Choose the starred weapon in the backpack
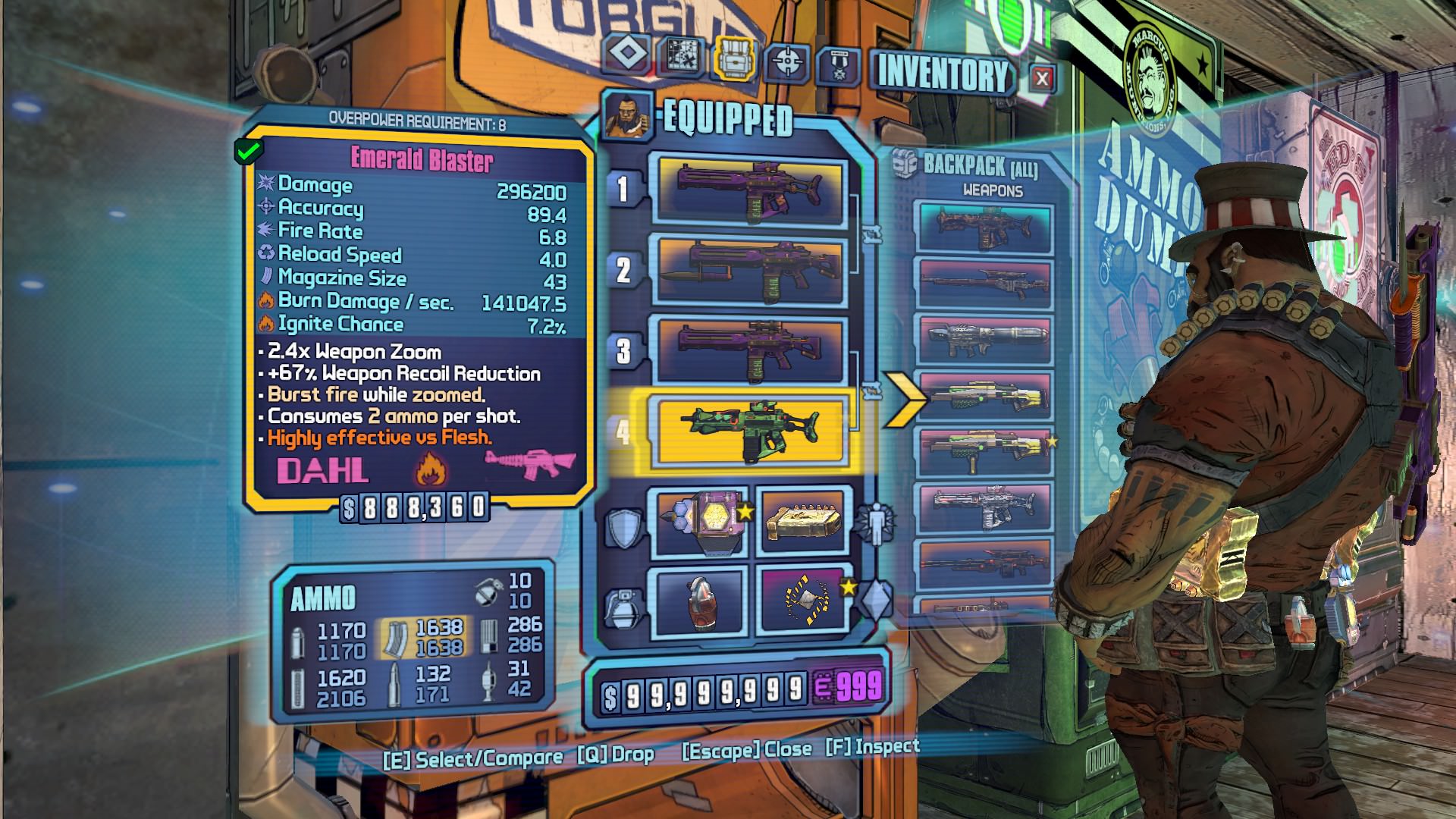The image size is (1456, 819). pos(984,453)
